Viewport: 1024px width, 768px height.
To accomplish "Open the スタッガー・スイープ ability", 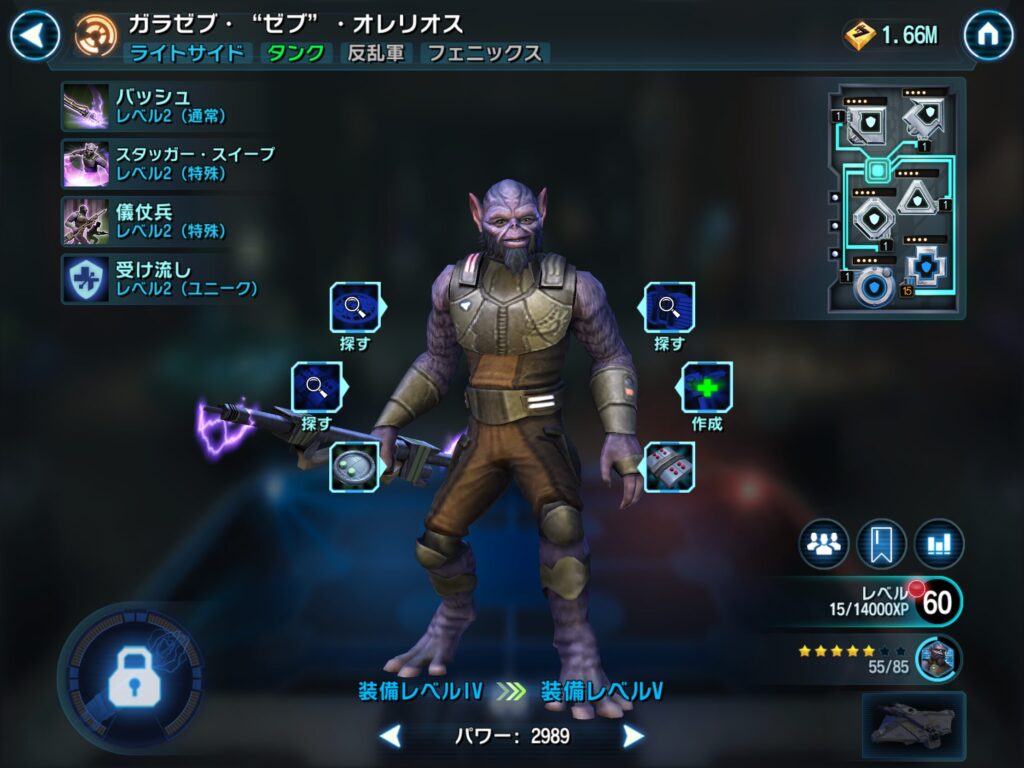I will (87, 163).
